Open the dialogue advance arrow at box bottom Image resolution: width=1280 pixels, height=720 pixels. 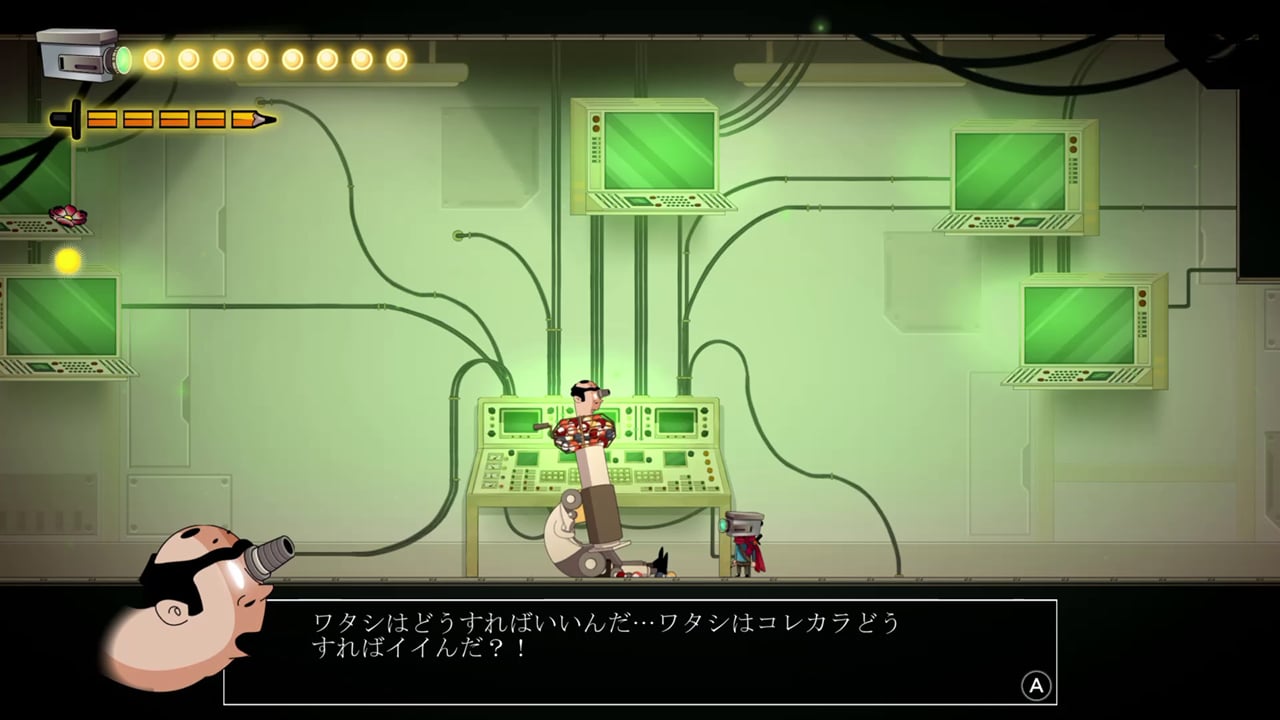click(1037, 686)
